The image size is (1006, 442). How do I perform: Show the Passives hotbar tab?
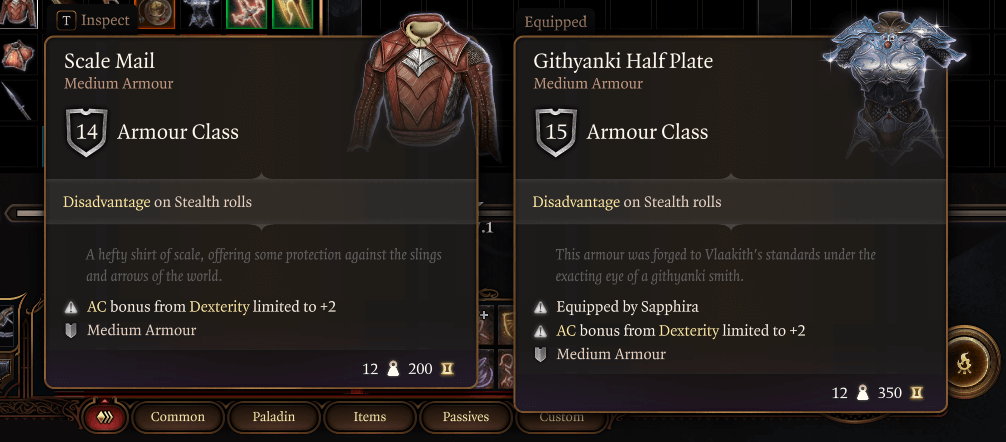[463, 417]
